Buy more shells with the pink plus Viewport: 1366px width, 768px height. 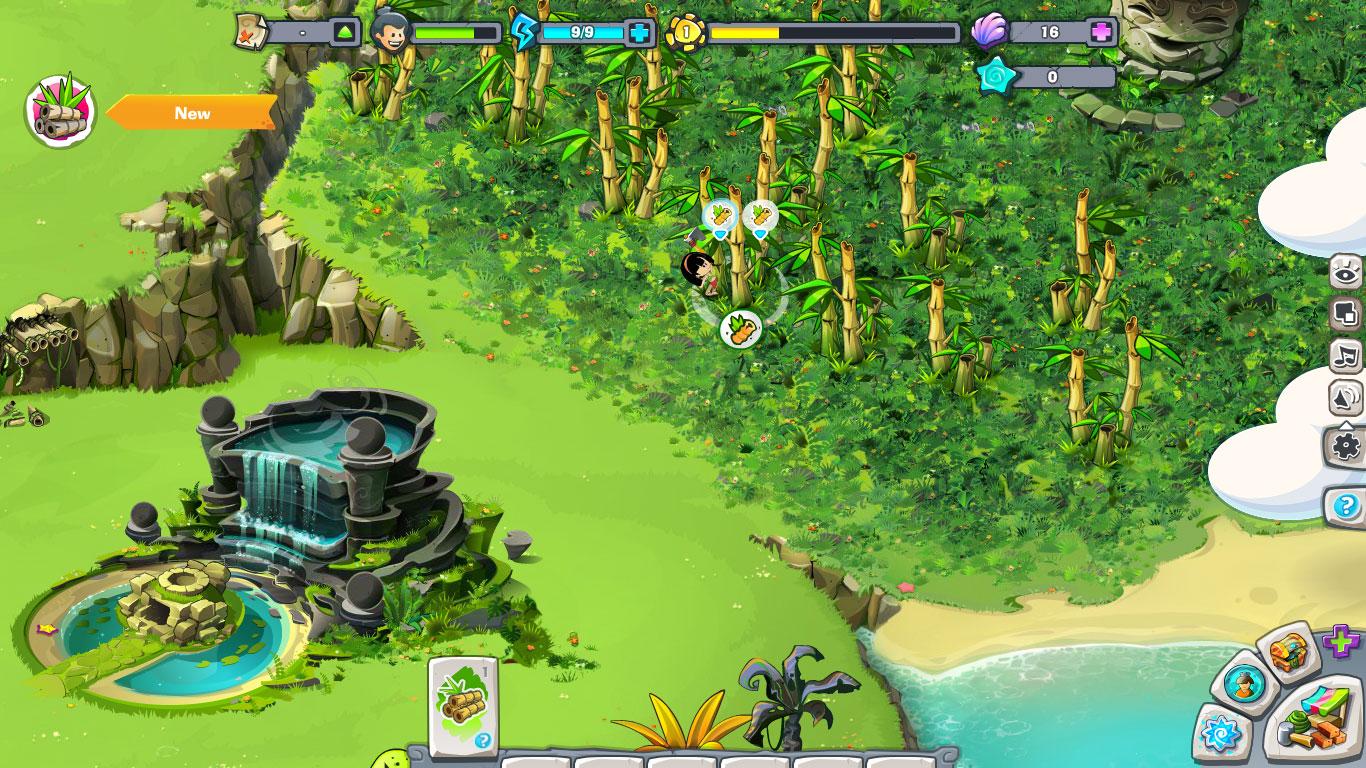tap(1101, 32)
